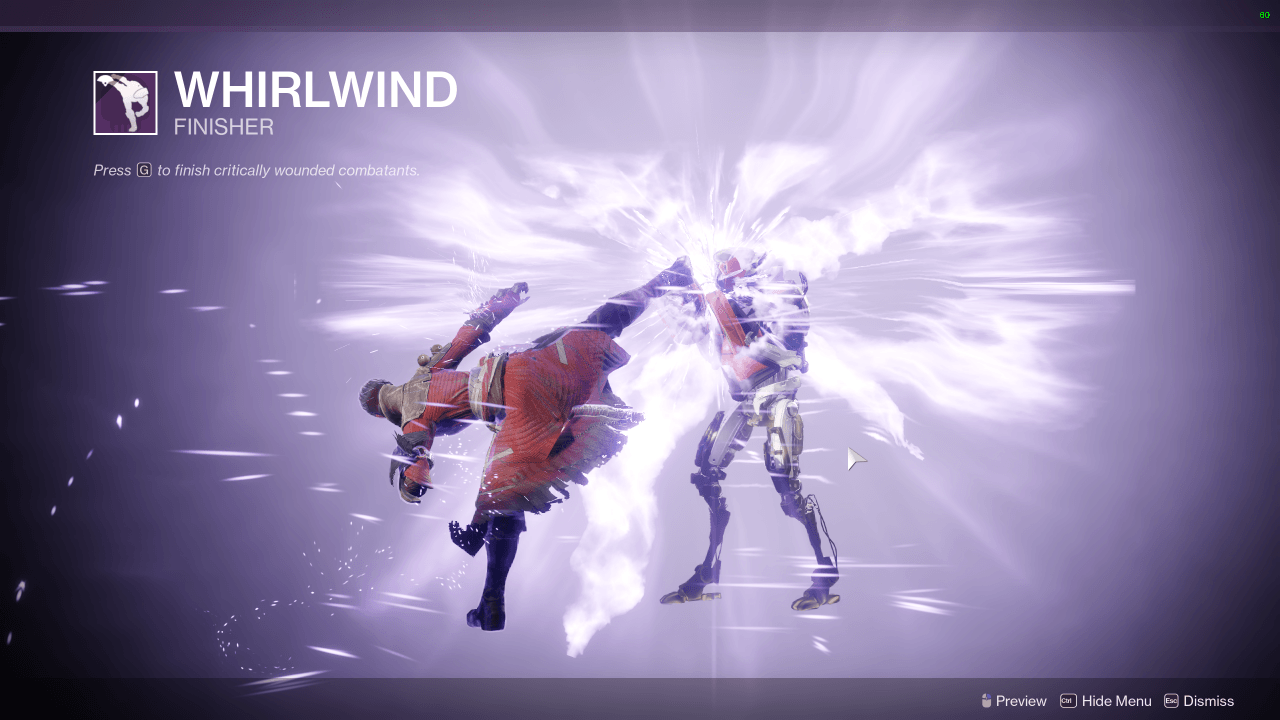Click the green FPS counter reading 80
The height and width of the screenshot is (720, 1280).
point(1263,15)
